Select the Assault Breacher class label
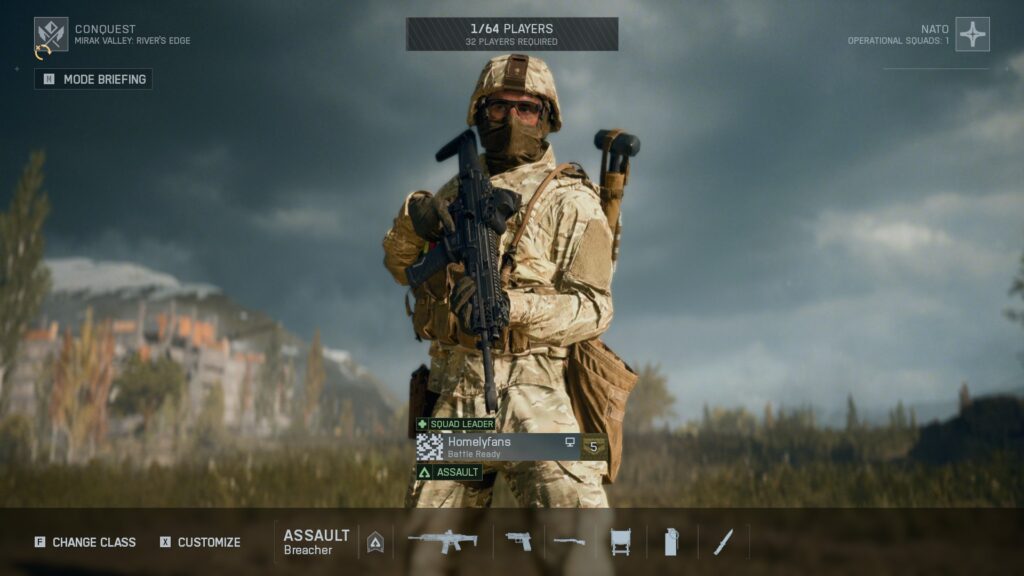 (x=316, y=541)
